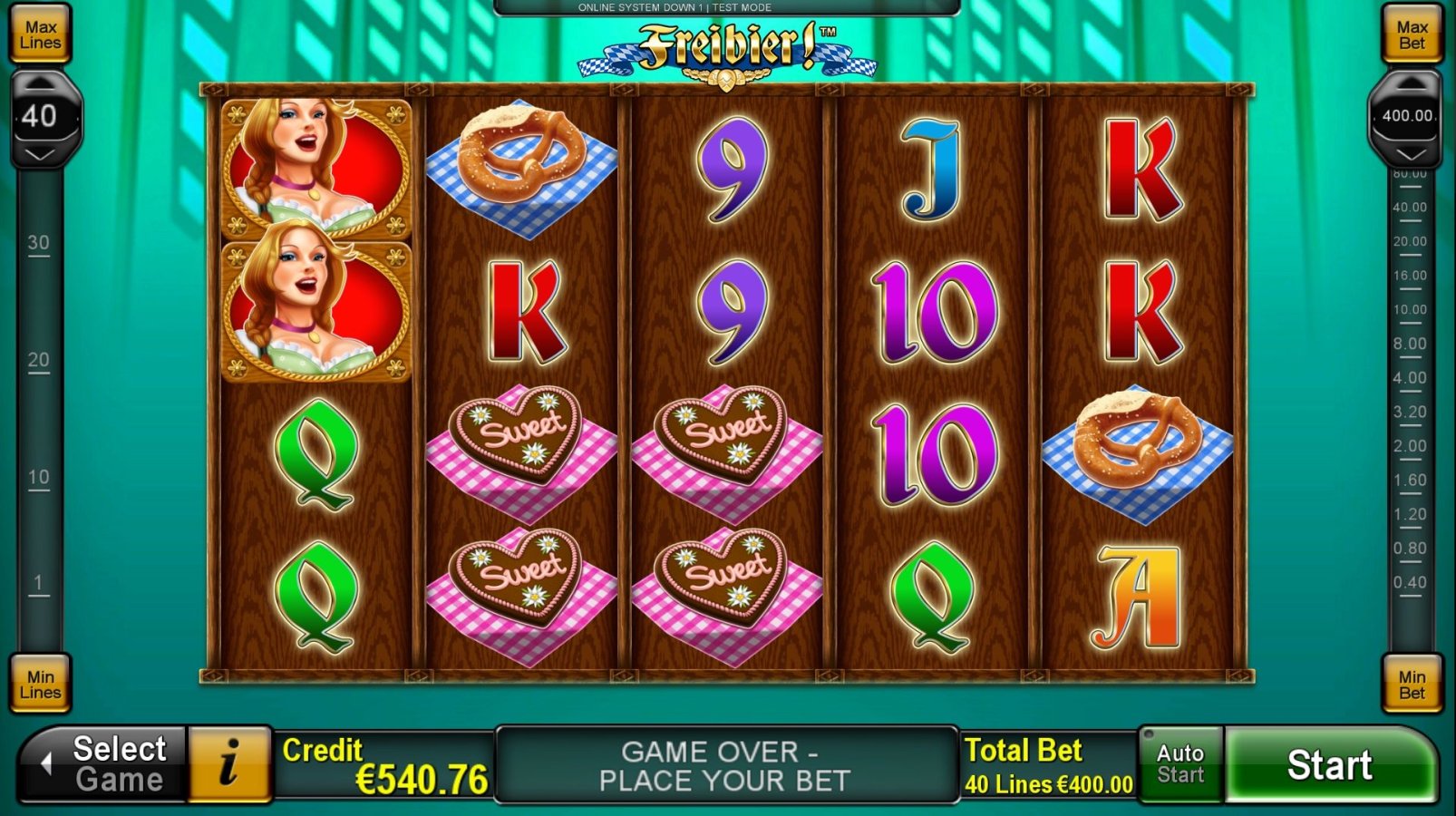Screen dimensions: 1456x816
Task: Pick the 10.00 bet on the scale
Action: pyautogui.click(x=1410, y=310)
